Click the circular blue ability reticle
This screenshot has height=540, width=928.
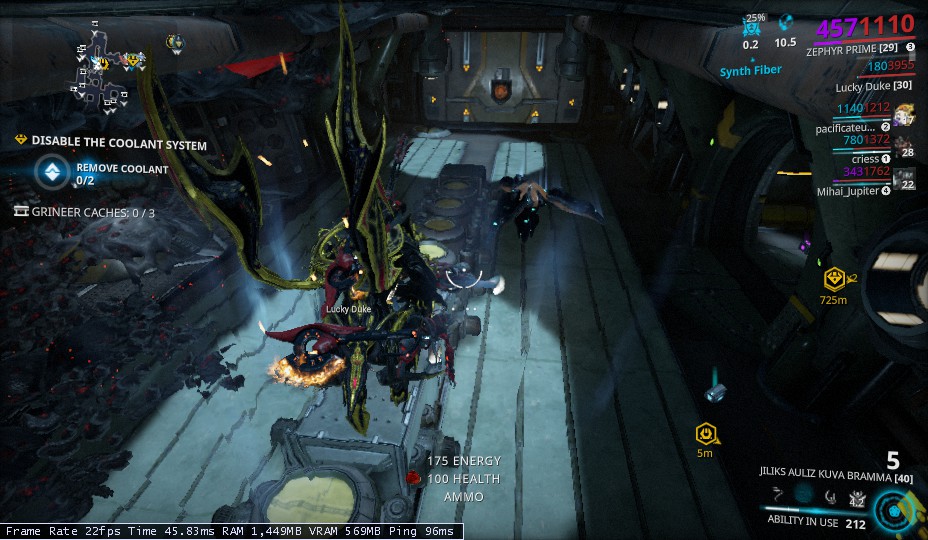pyautogui.click(x=893, y=509)
